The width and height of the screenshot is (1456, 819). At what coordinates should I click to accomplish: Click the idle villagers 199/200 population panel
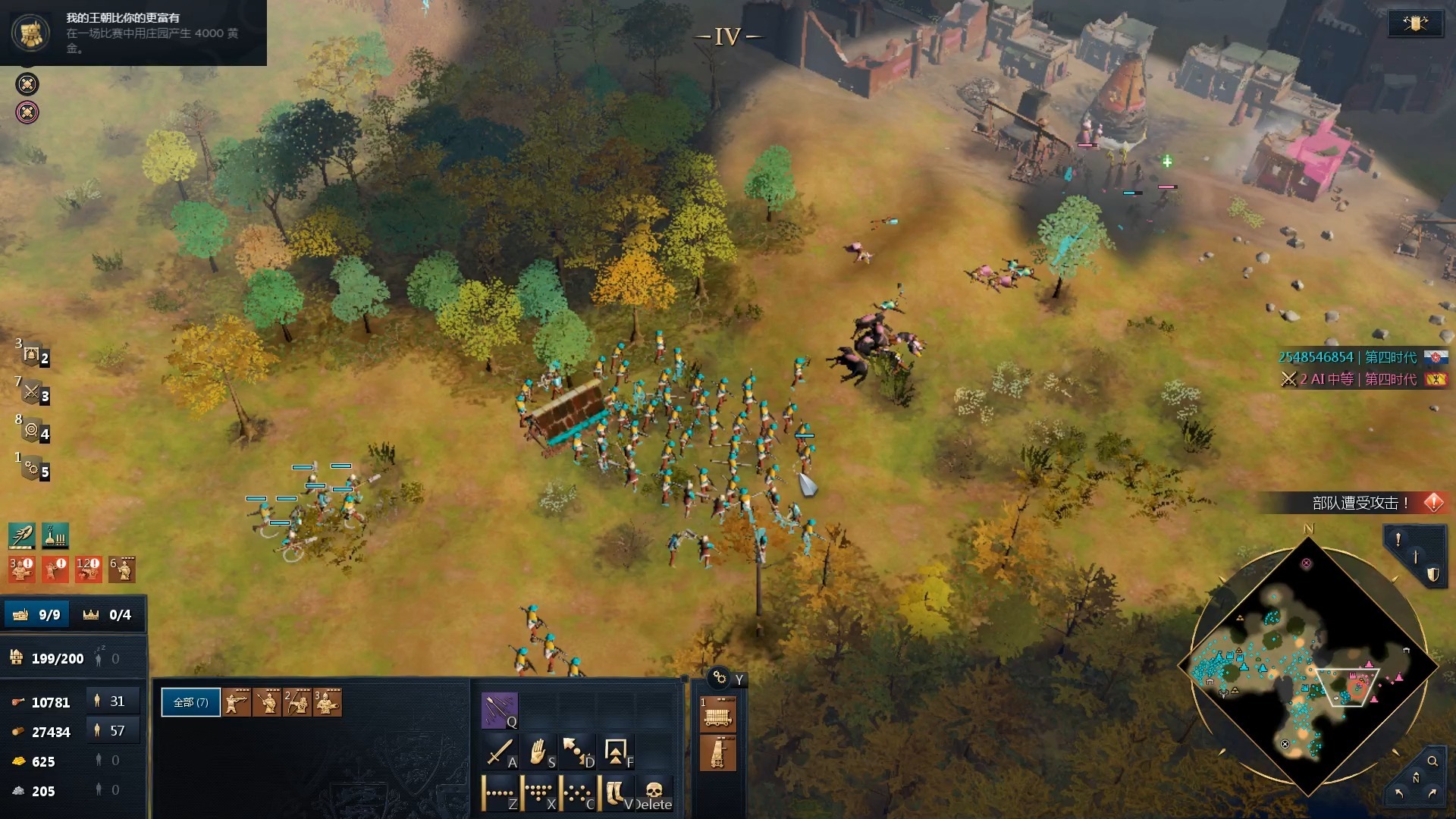pos(57,658)
